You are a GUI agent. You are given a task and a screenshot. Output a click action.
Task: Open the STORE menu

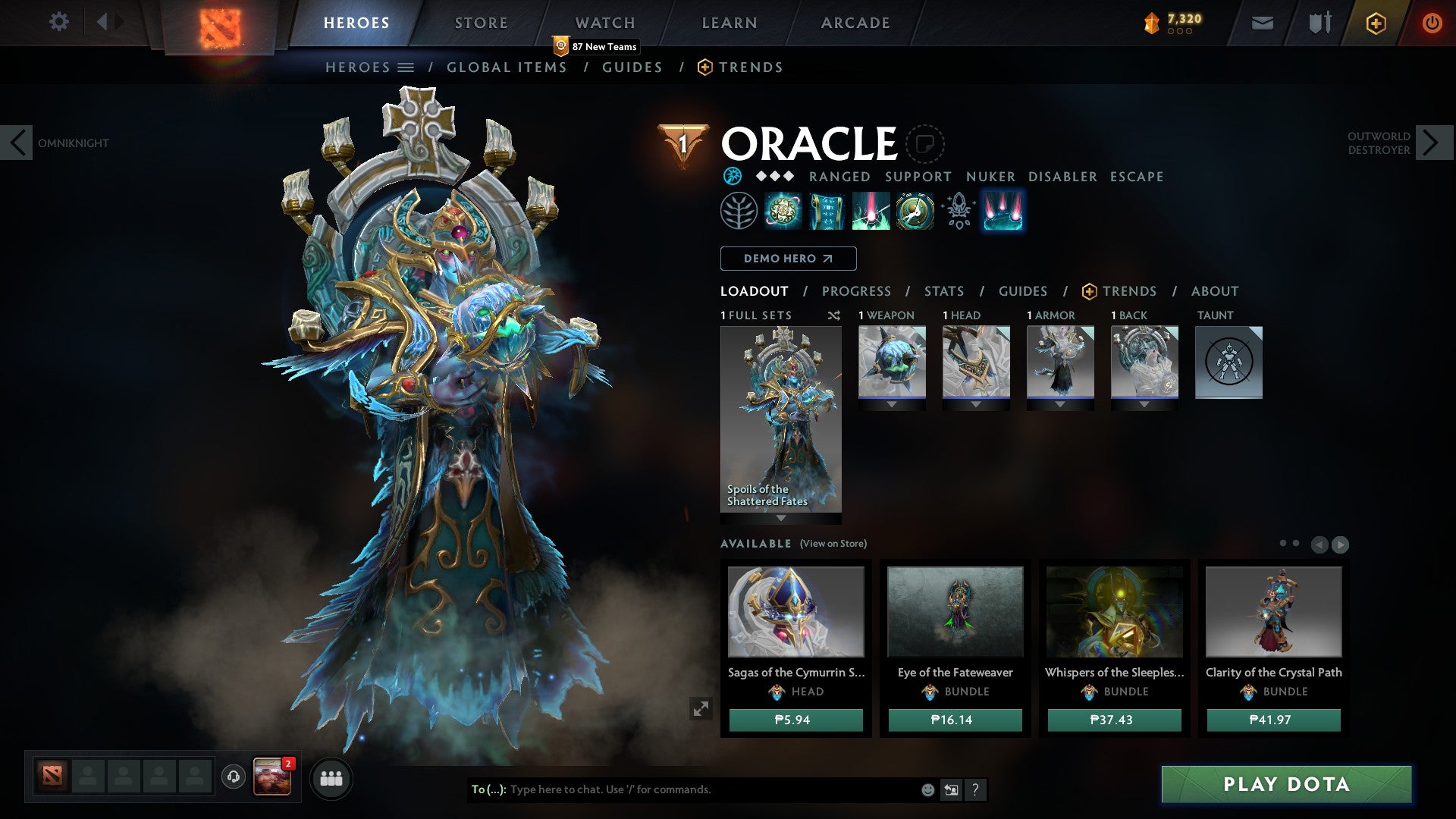[x=480, y=22]
